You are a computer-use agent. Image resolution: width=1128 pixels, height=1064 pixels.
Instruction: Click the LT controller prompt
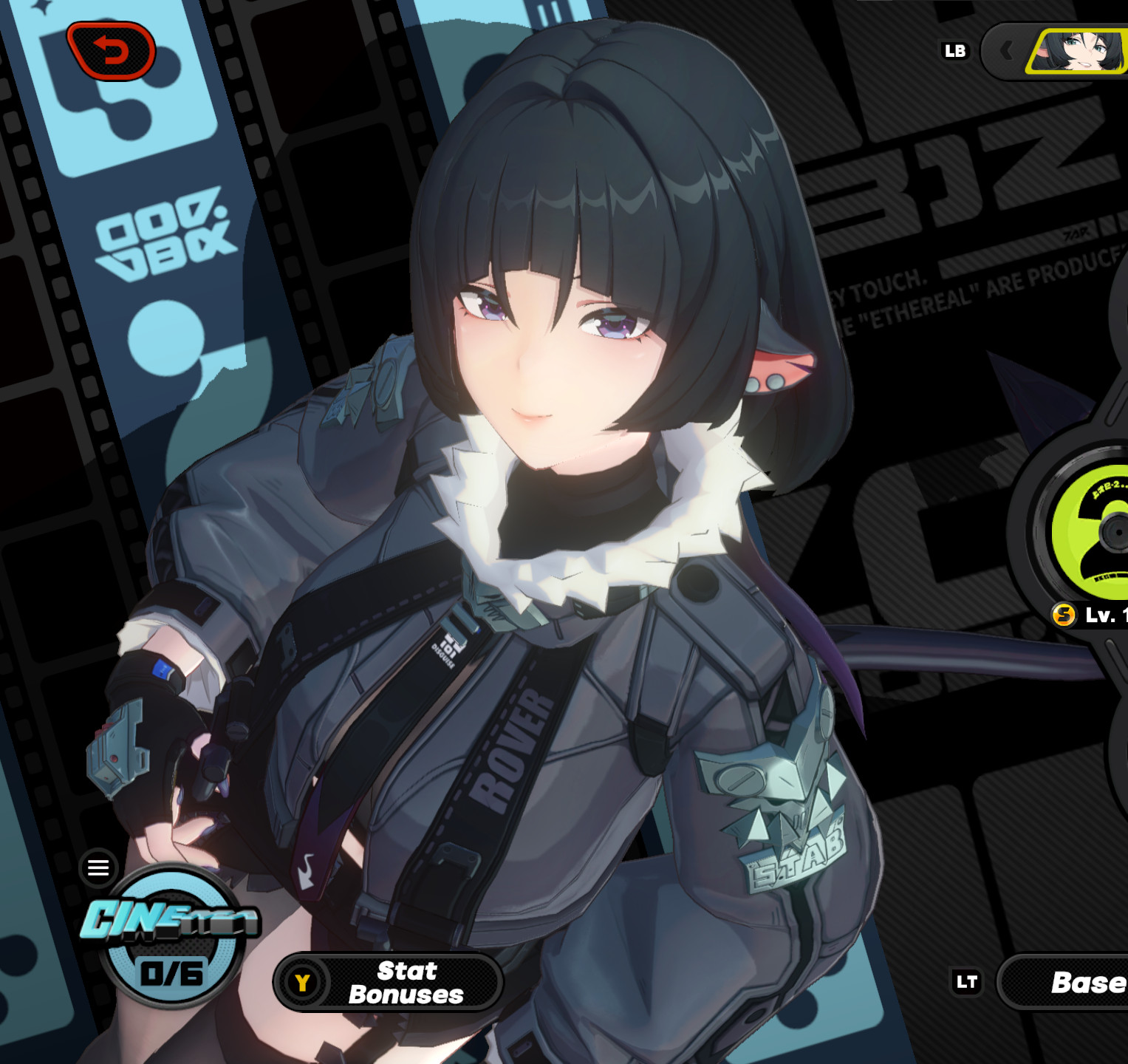[x=968, y=982]
